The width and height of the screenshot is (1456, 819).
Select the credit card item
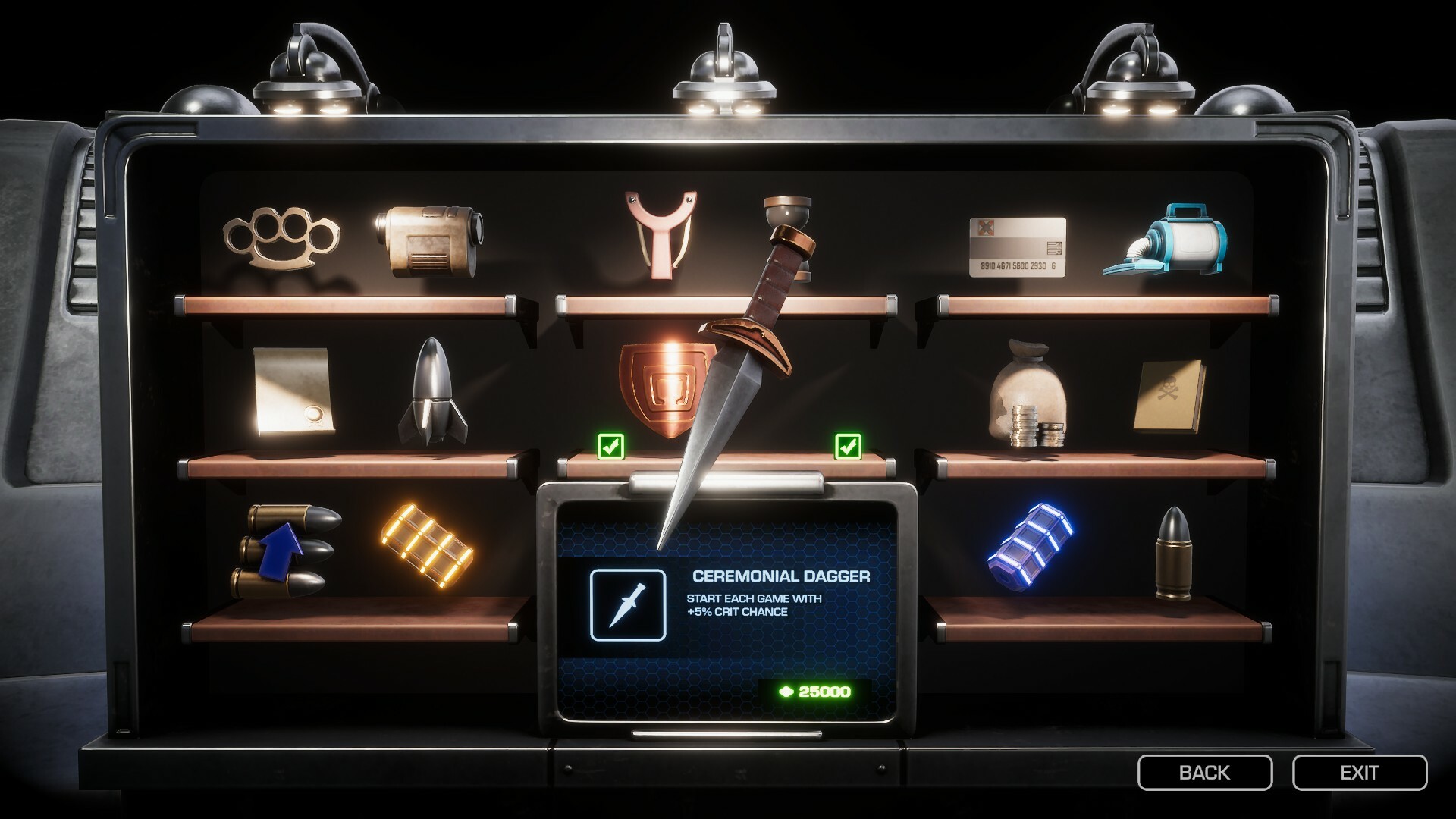1020,246
